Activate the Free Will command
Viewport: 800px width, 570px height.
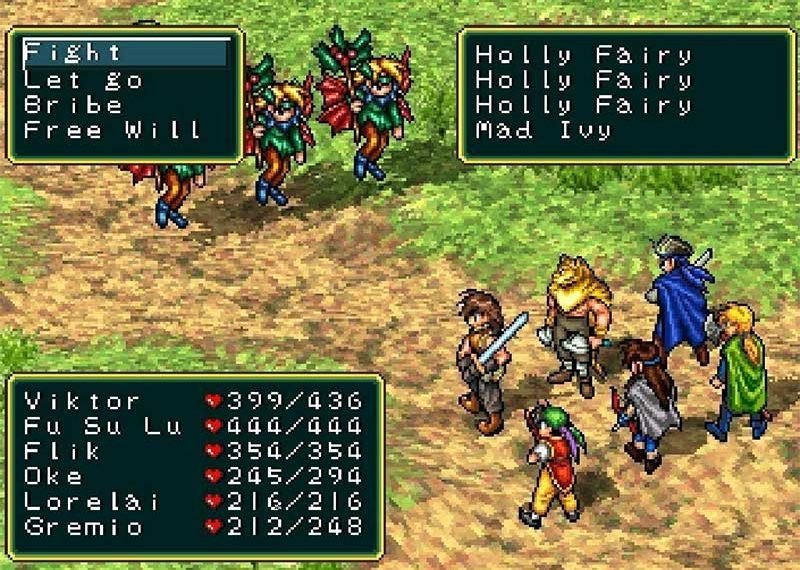point(112,130)
